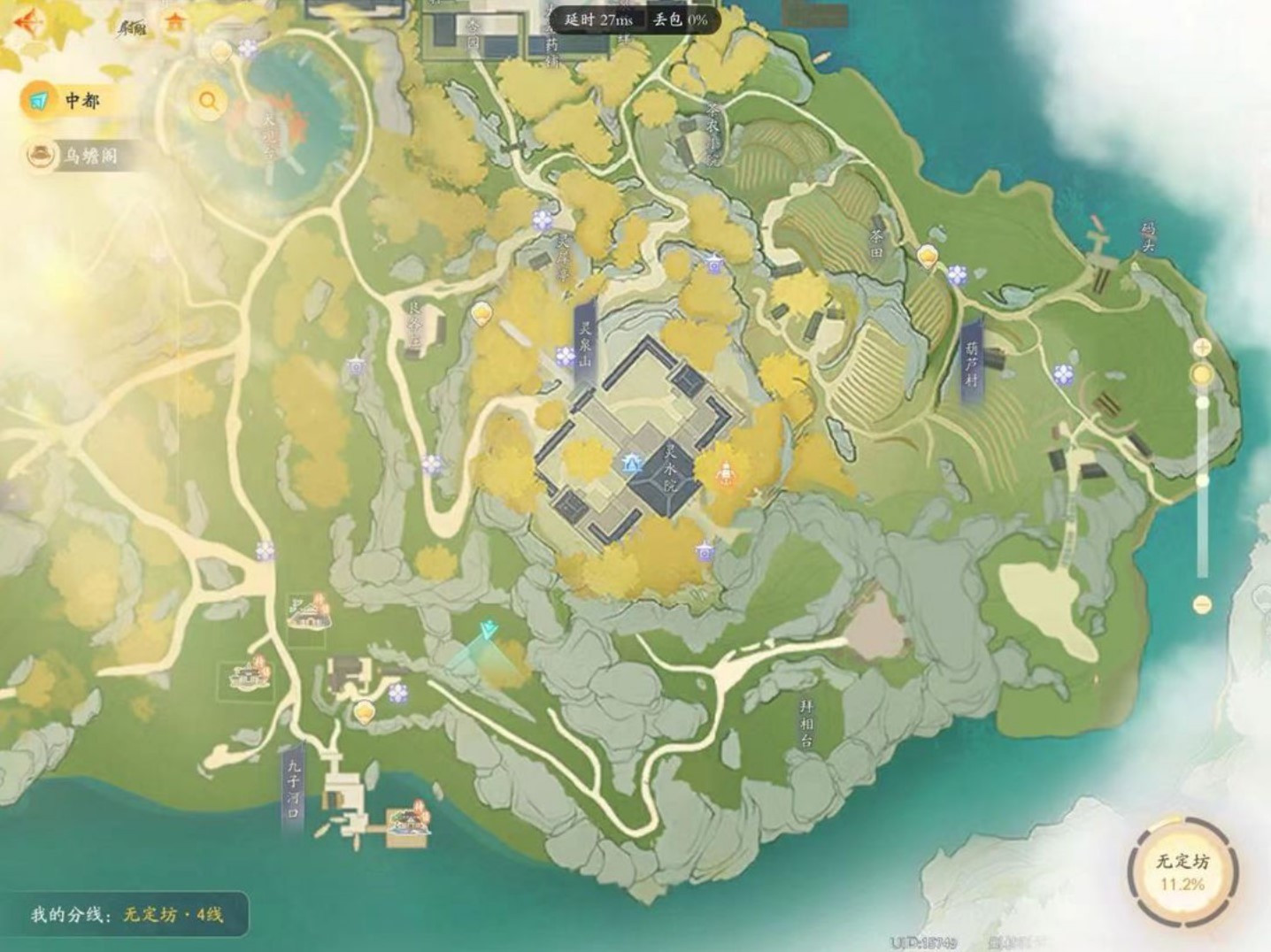The height and width of the screenshot is (952, 1271).
Task: Zoom out with the minus button
Action: pyautogui.click(x=1202, y=604)
